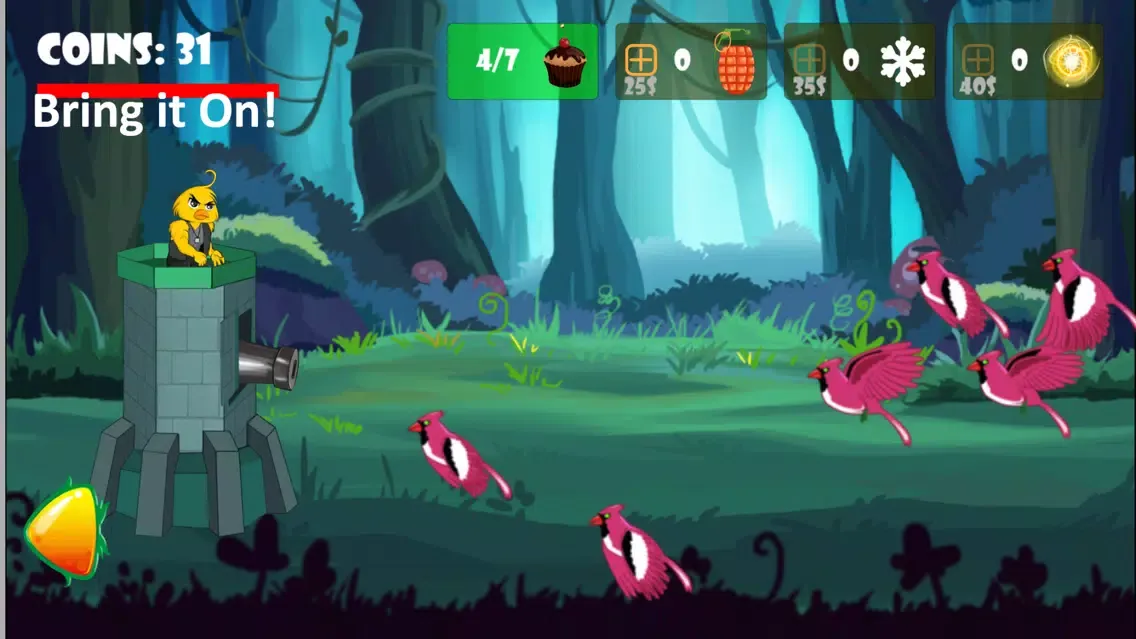Select the cupcake ammo panel showing 4/7
1136x639 pixels.
click(522, 61)
